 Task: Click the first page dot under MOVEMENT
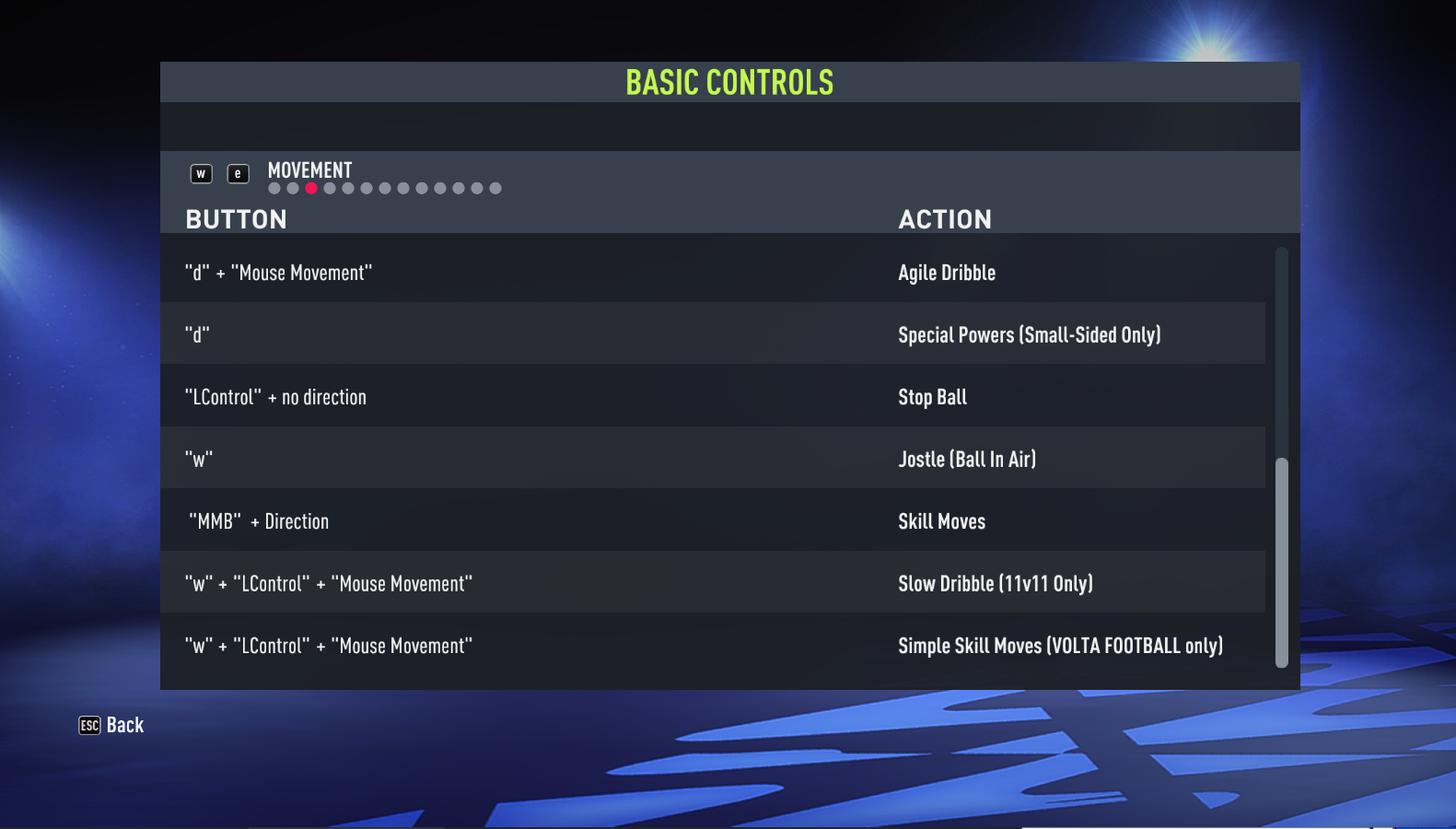[274, 188]
